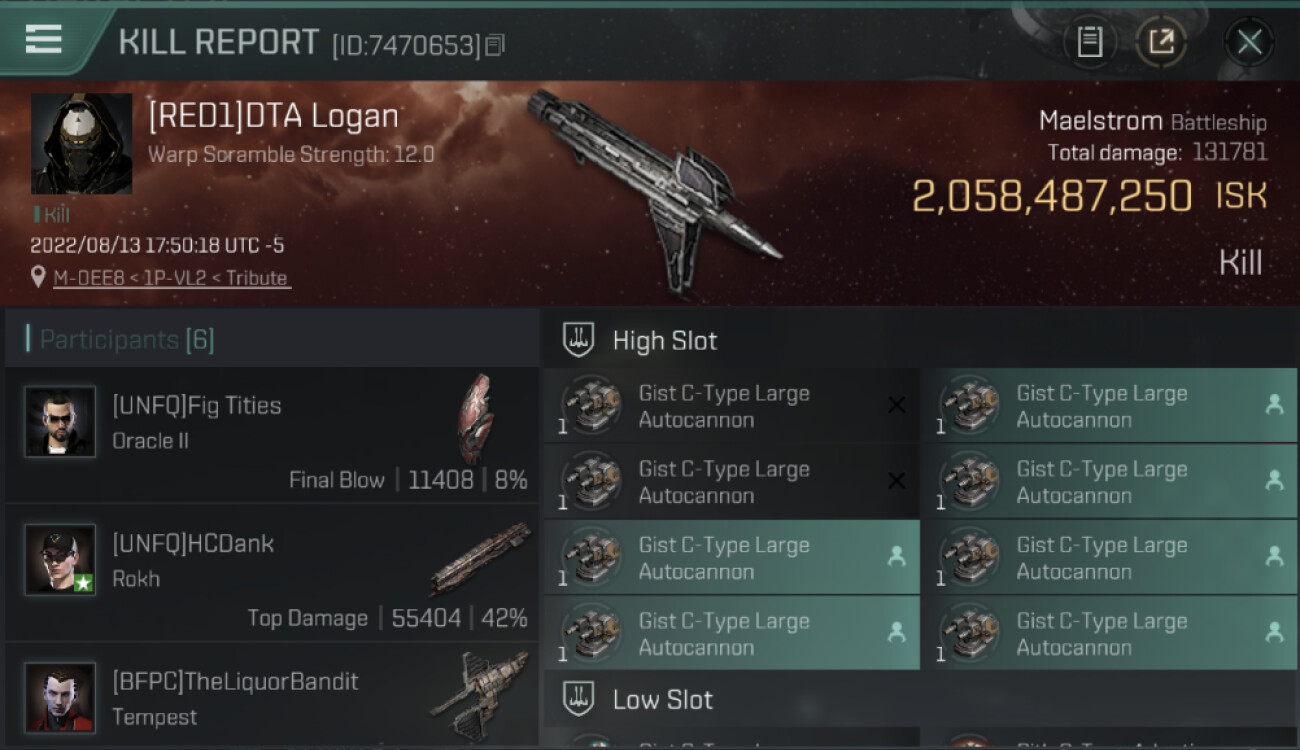Open the M-OEE8 location link
The height and width of the screenshot is (750, 1300).
(x=171, y=278)
